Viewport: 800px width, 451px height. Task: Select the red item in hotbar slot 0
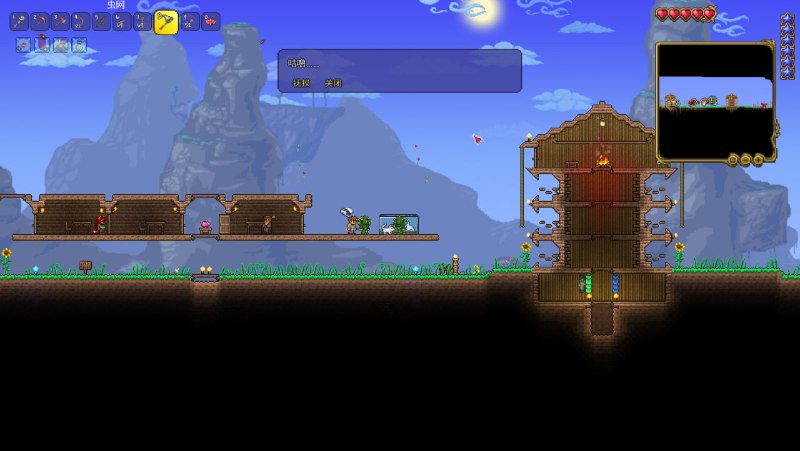click(210, 21)
